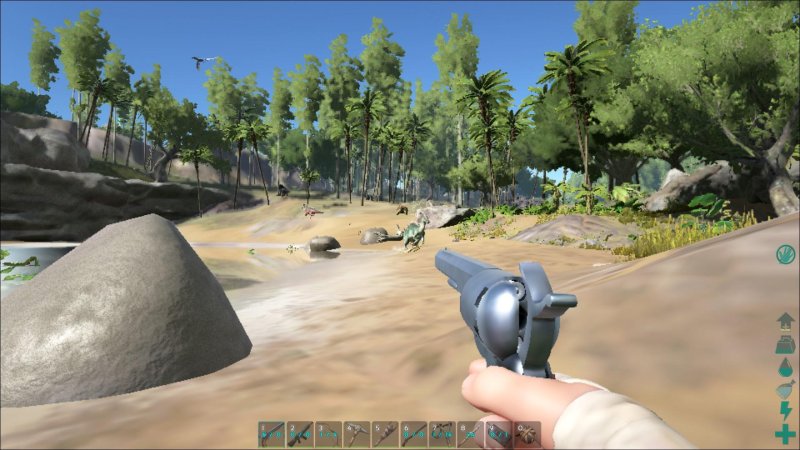Choose the bow in hotbar slot 3

click(x=329, y=433)
